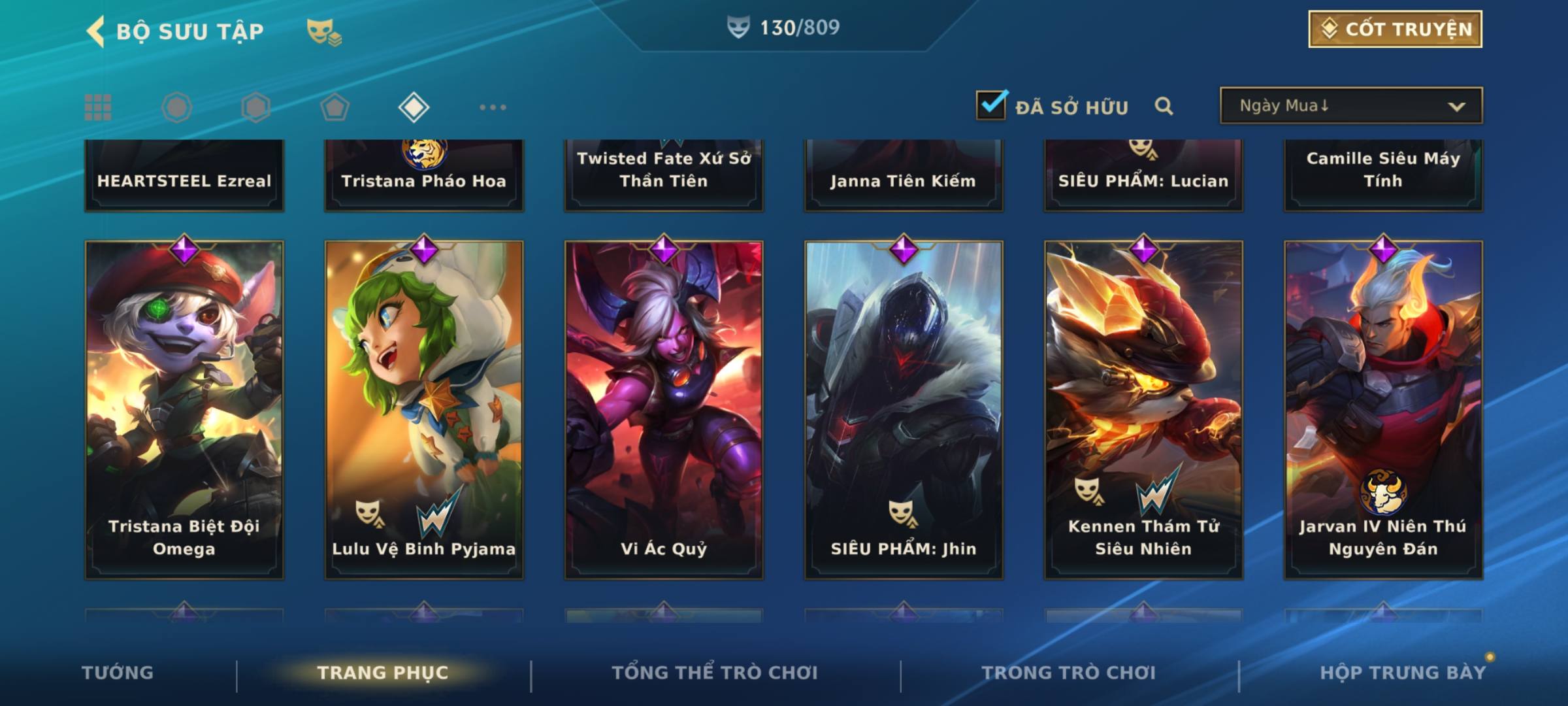Select Tristana Biệt Đội Omega skin card
Image resolution: width=1568 pixels, height=706 pixels.
tap(184, 409)
